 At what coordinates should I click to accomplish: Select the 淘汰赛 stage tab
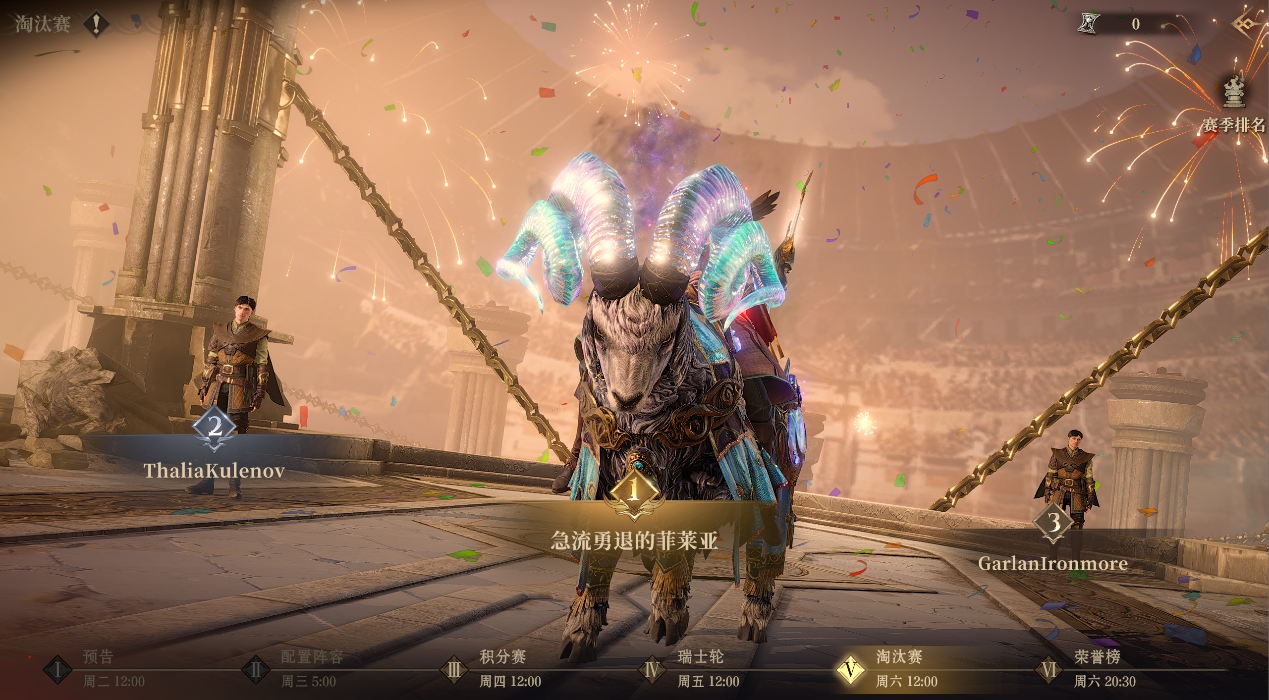893,668
